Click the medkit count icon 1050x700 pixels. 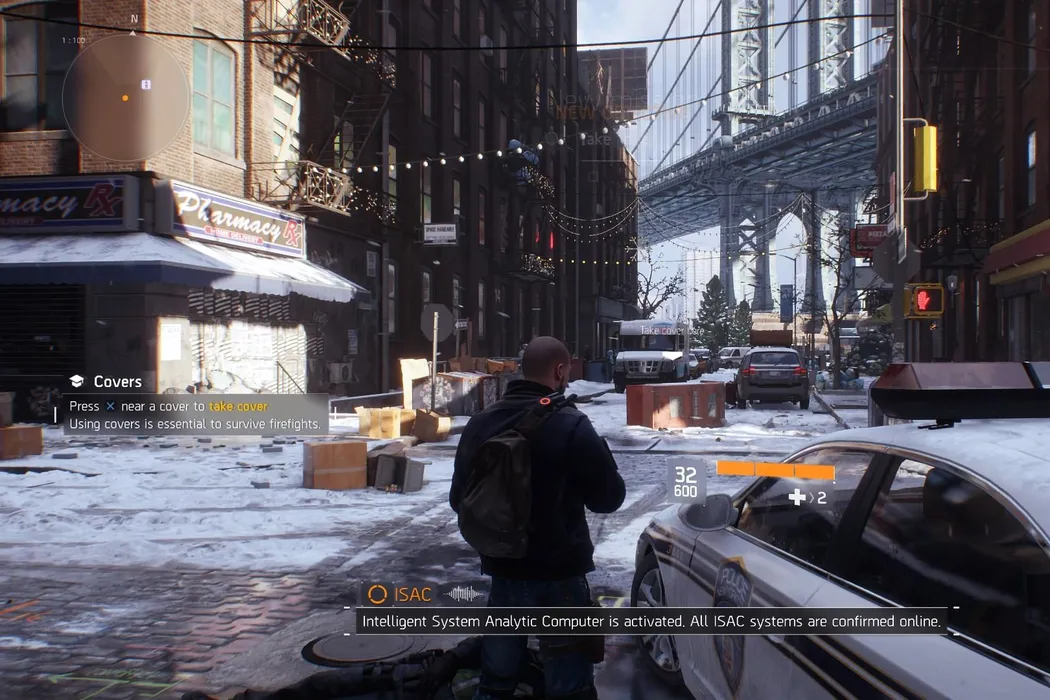point(798,497)
